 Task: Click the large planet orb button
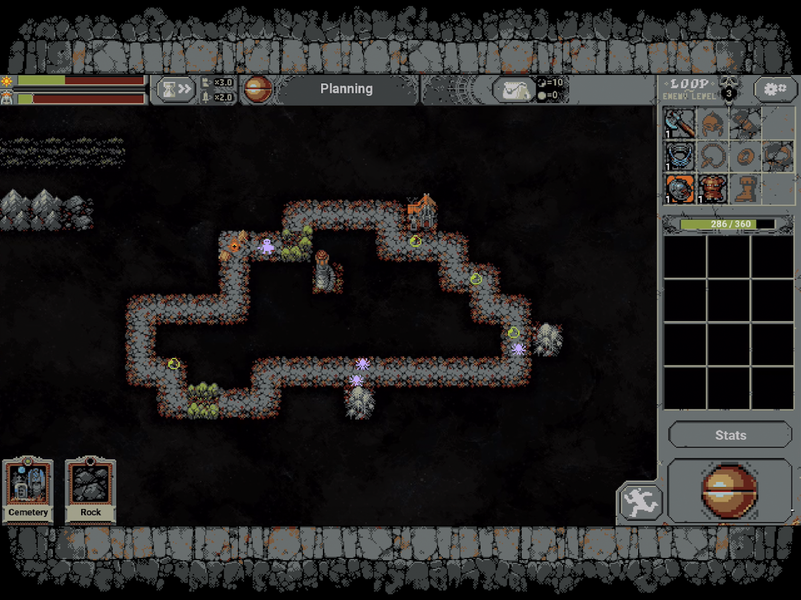729,490
